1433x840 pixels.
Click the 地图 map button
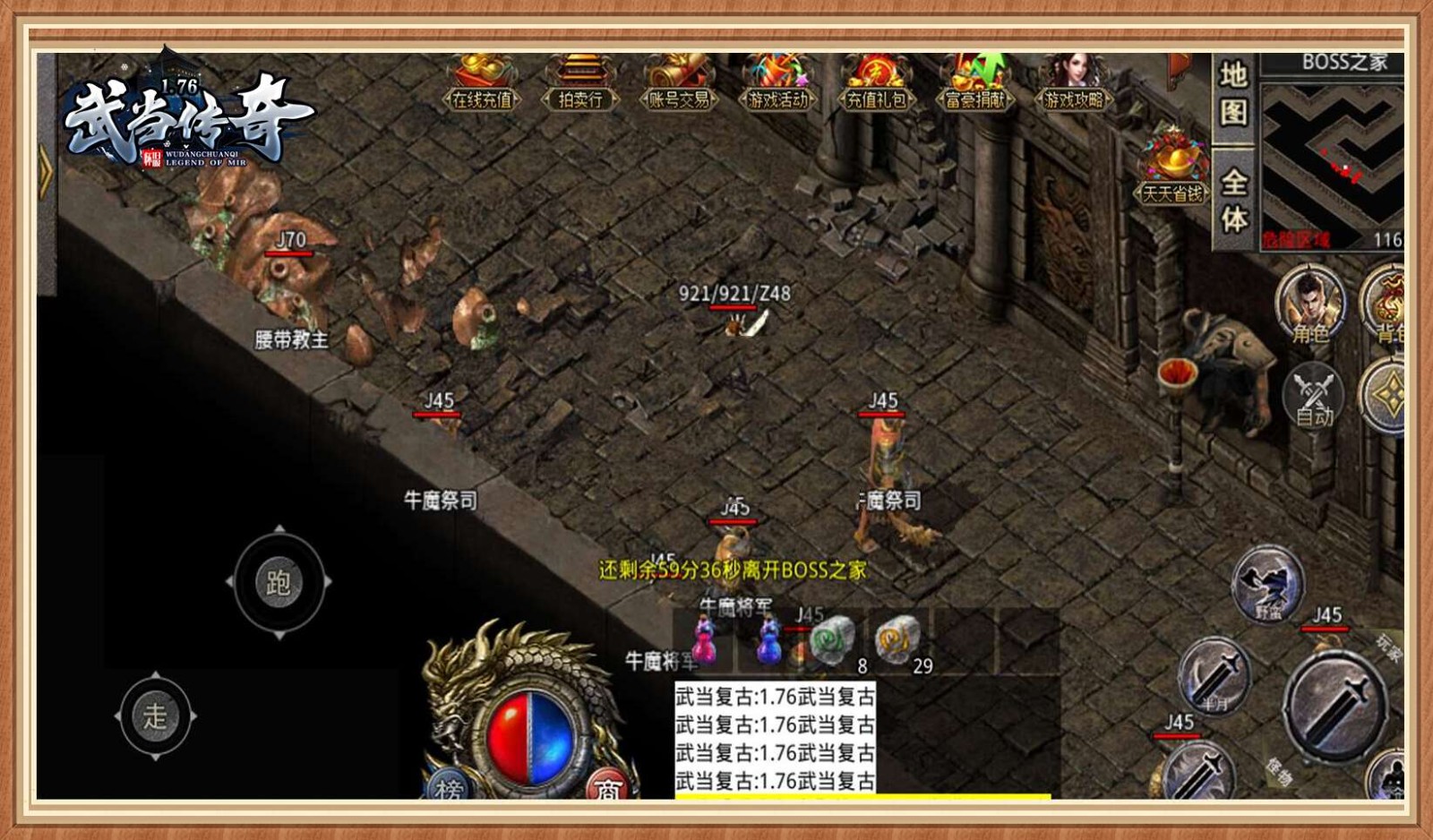pos(1233,94)
